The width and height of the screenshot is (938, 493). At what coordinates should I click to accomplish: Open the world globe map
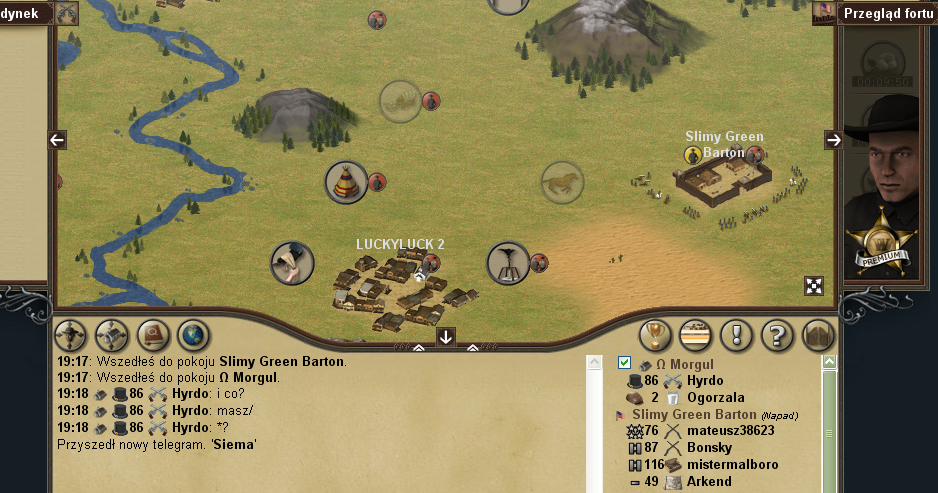point(192,335)
